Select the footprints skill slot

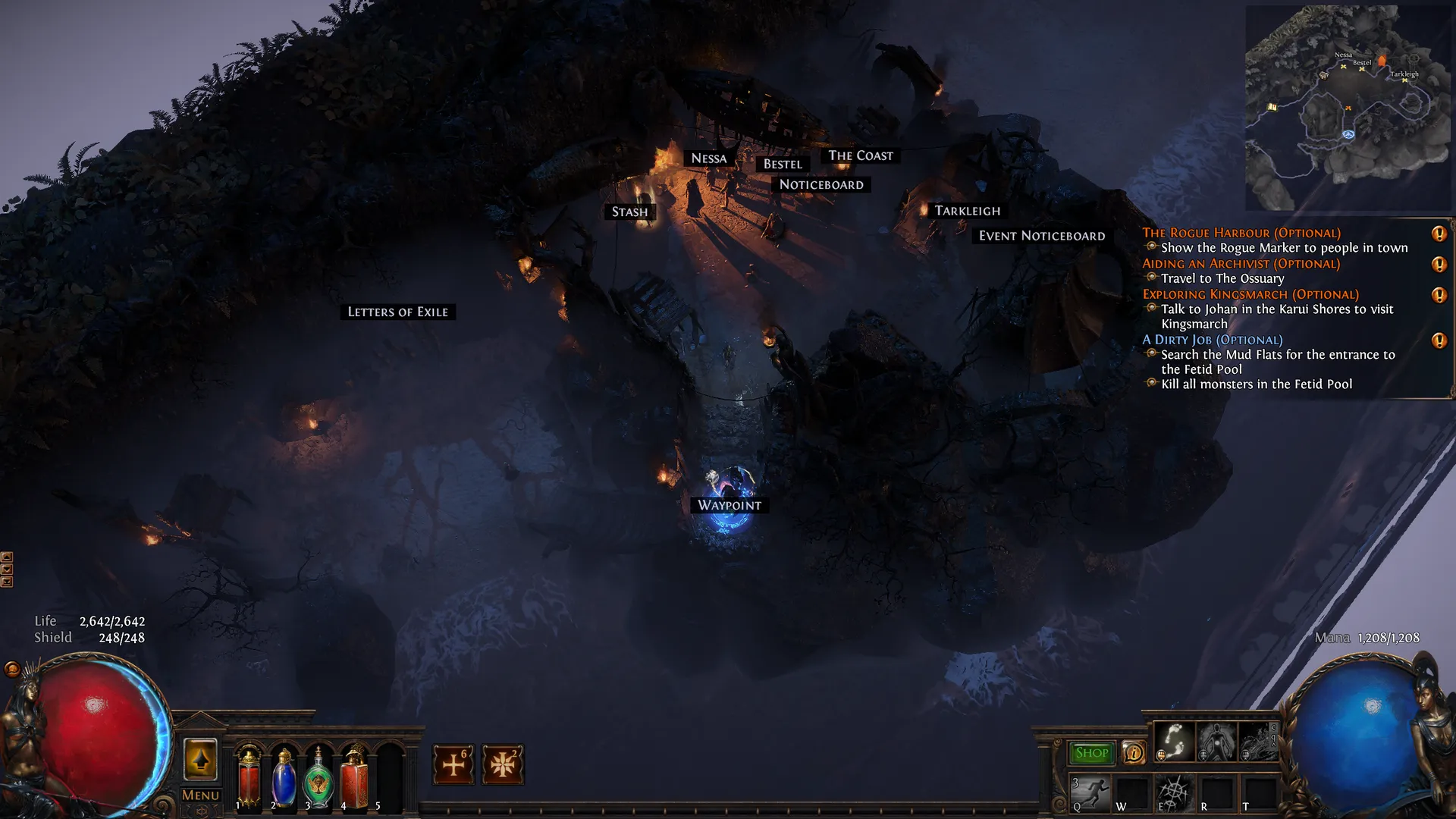pos(1174,741)
